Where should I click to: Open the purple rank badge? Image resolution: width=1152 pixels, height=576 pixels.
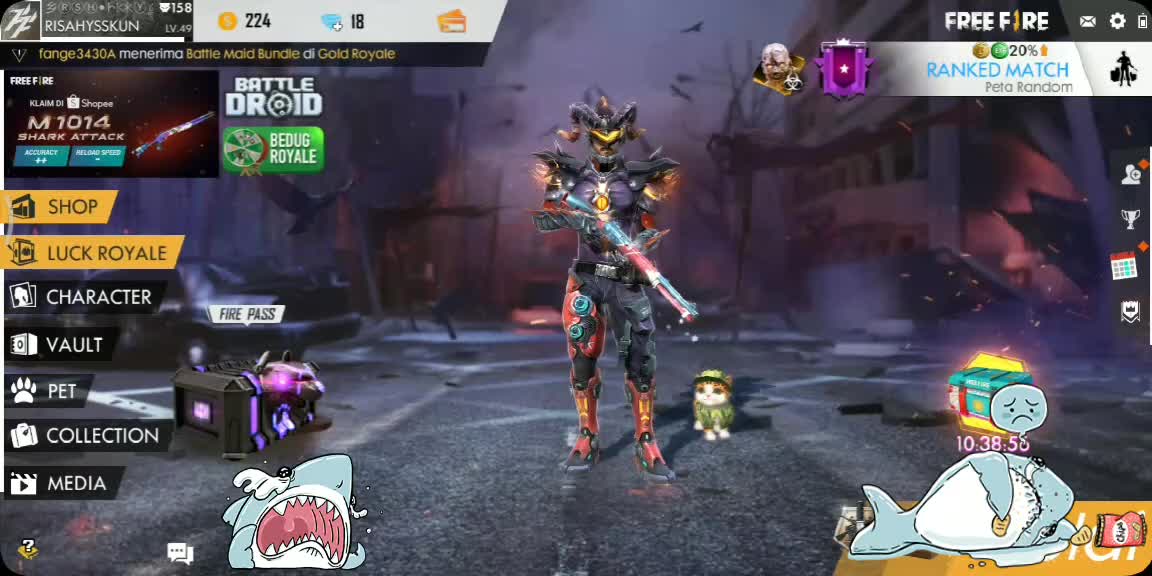click(x=842, y=69)
